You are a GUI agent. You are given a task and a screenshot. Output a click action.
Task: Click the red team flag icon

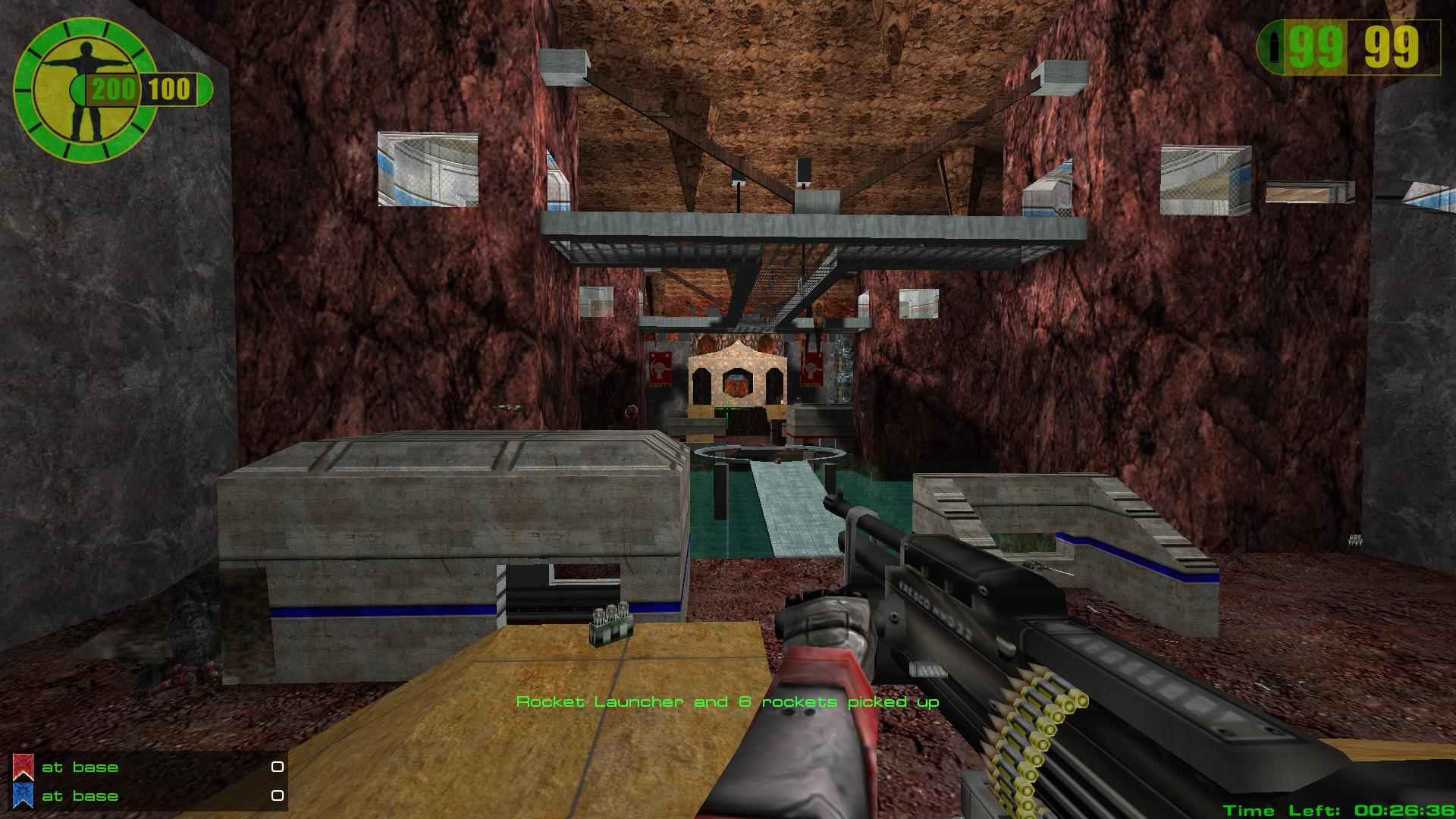[x=23, y=767]
